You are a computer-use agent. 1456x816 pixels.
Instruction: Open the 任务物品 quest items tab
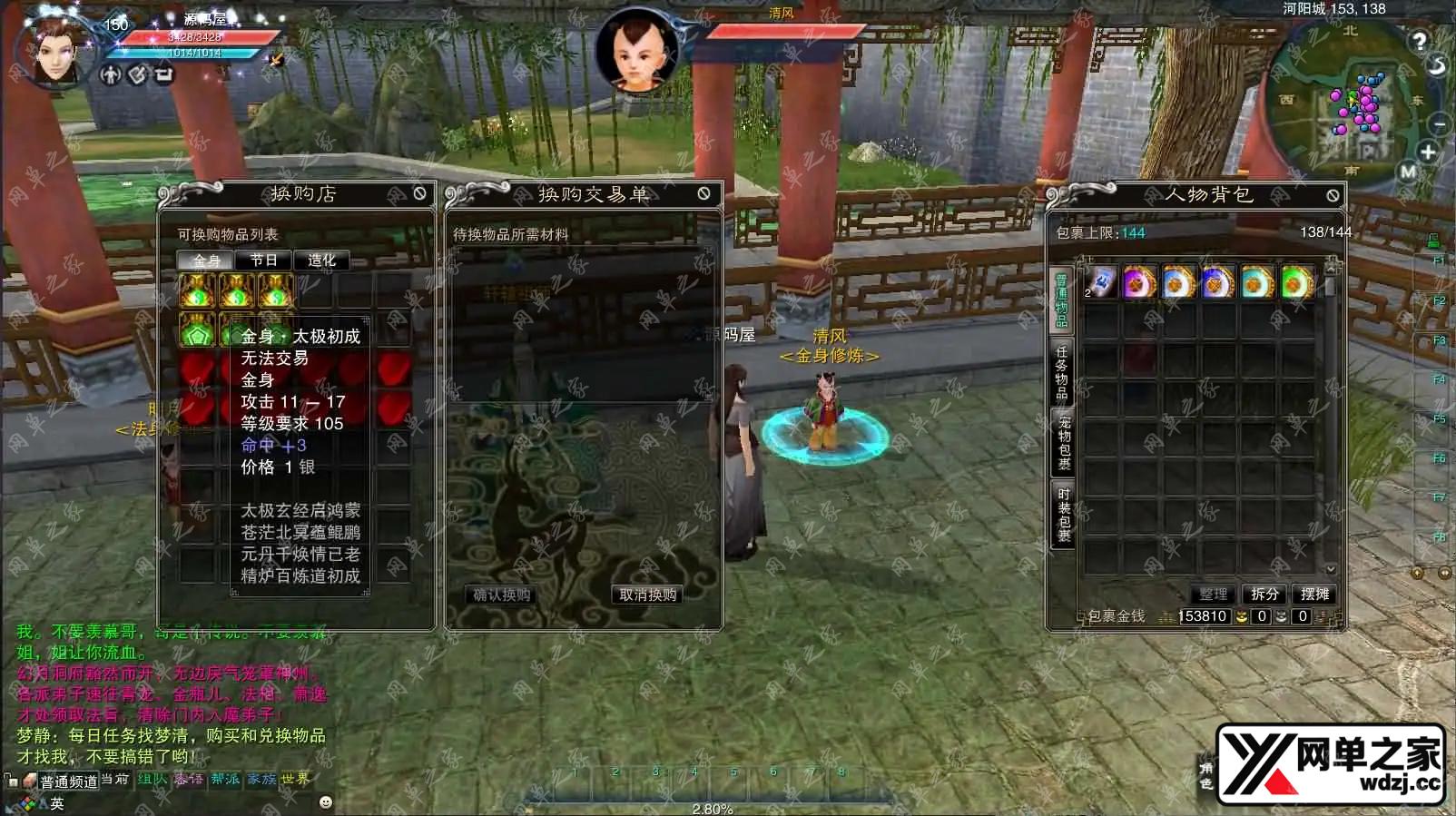pyautogui.click(x=1062, y=370)
